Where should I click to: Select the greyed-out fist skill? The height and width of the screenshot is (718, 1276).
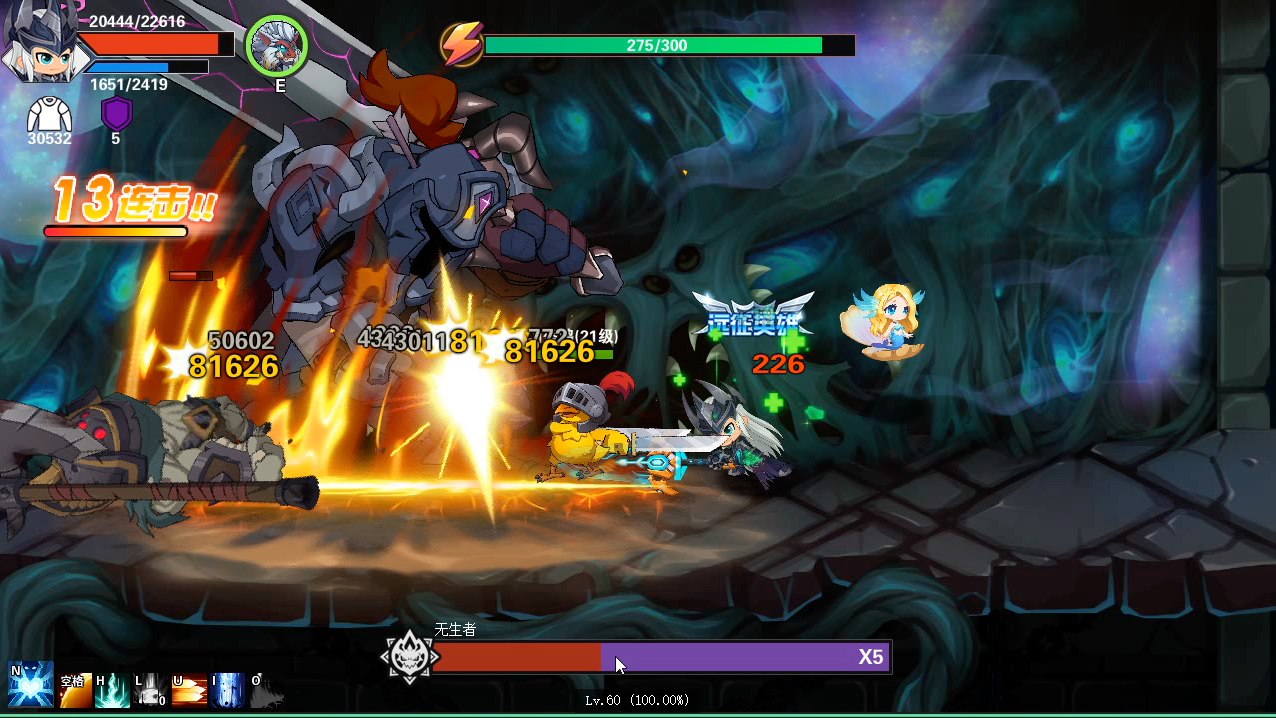click(x=151, y=690)
